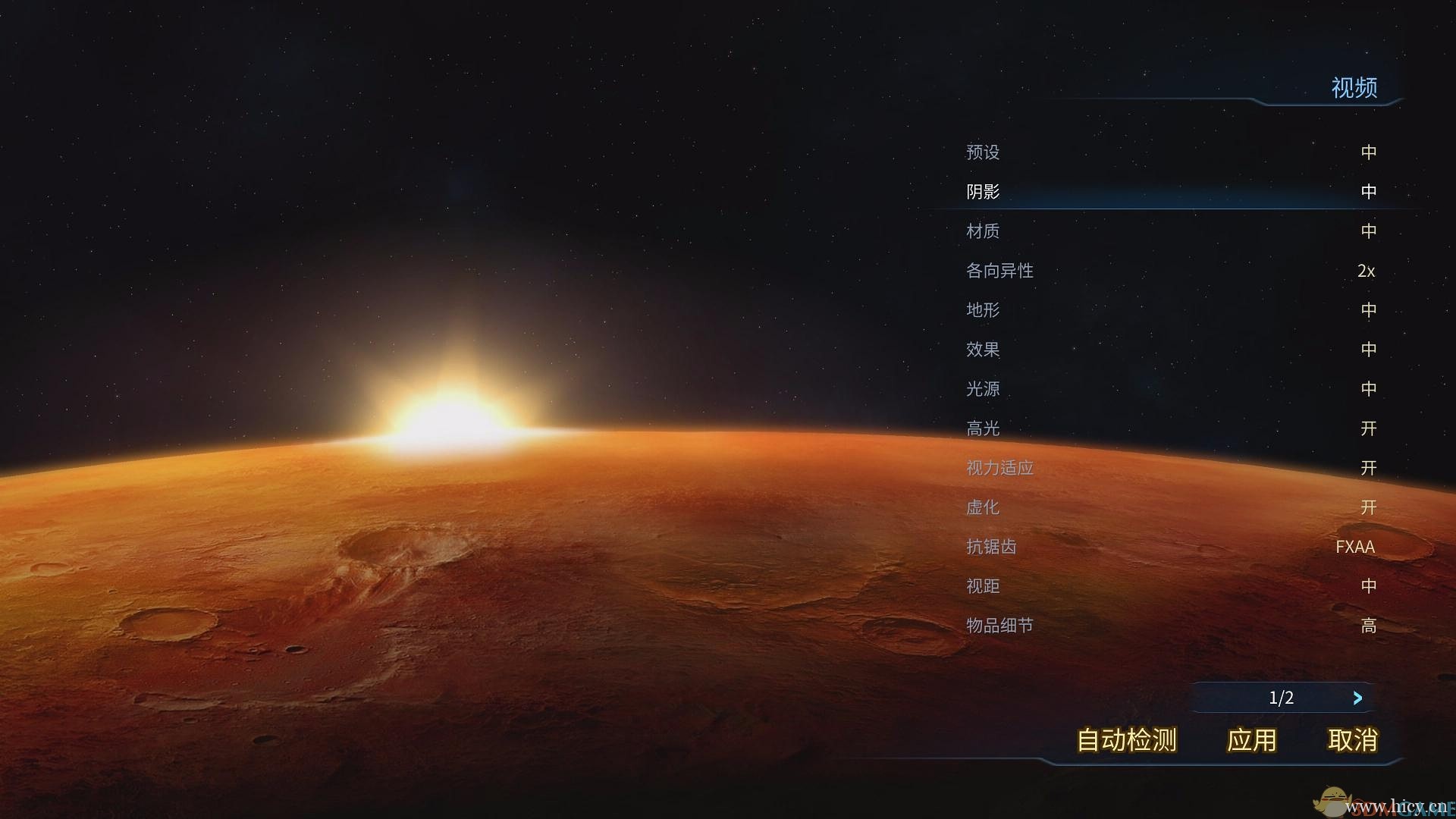Select the 视频 (Video) settings tab
1456x819 pixels.
pos(1356,88)
